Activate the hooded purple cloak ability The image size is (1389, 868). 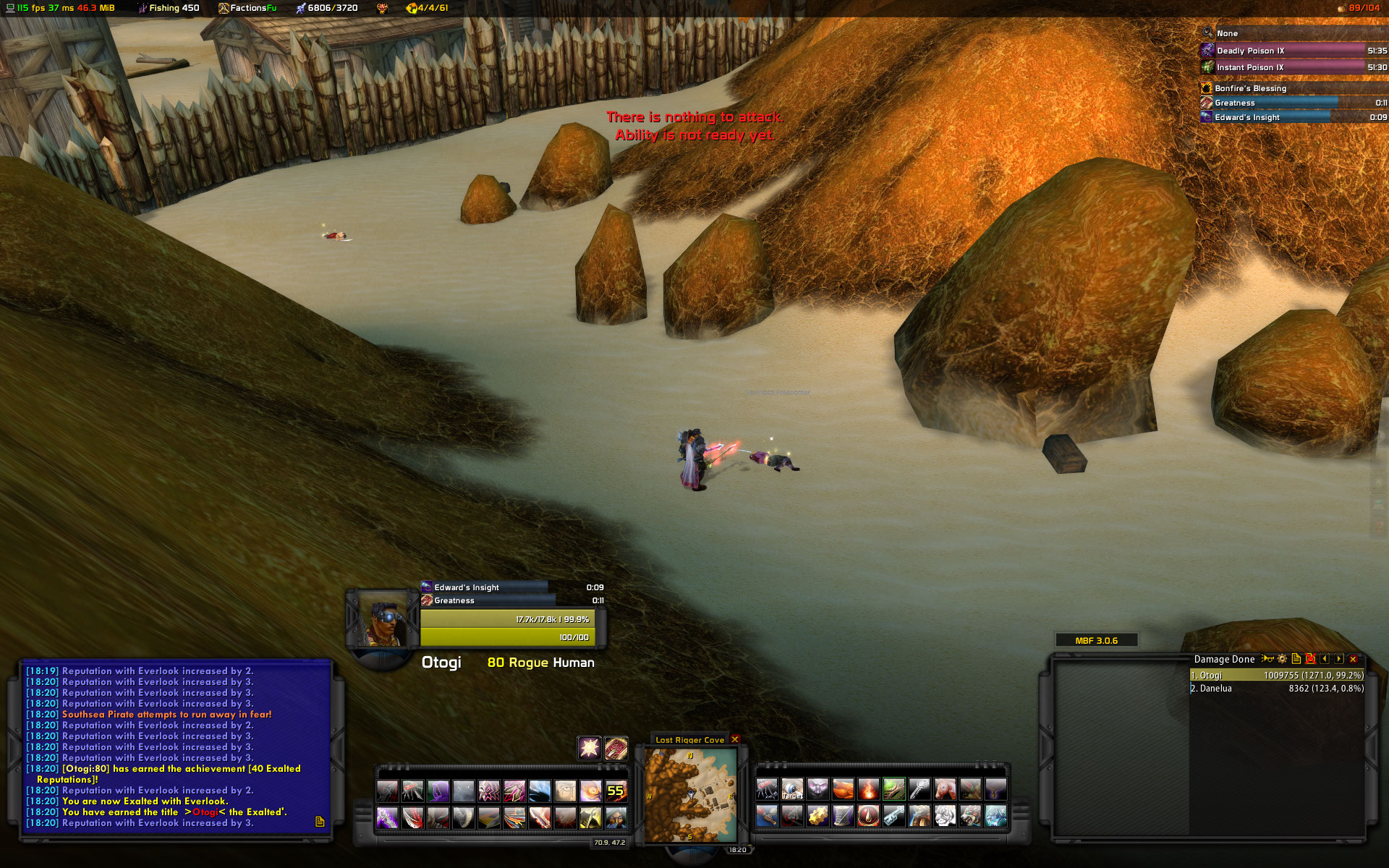pos(438,791)
